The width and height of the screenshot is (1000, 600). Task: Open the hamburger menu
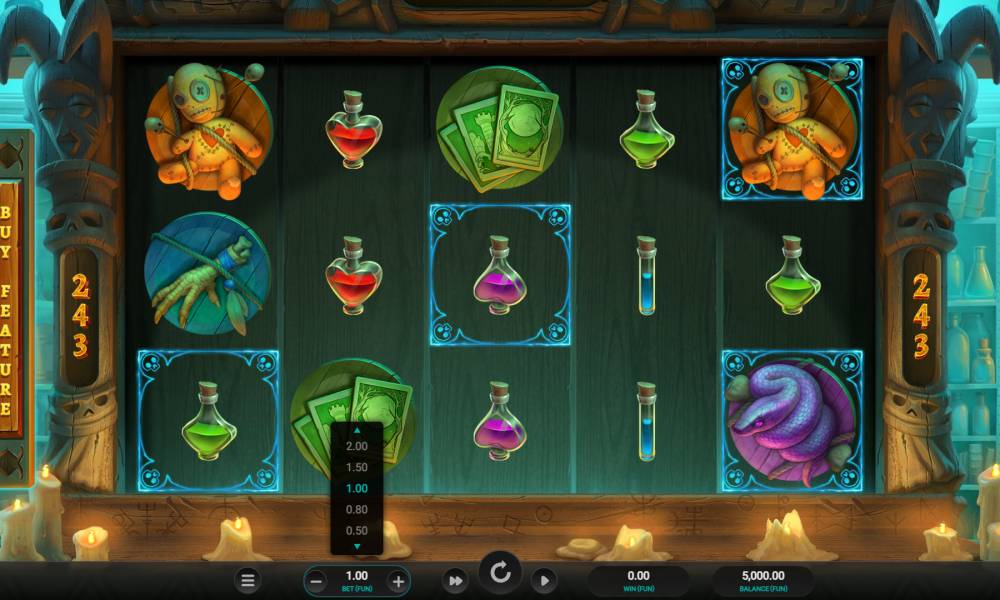click(249, 580)
